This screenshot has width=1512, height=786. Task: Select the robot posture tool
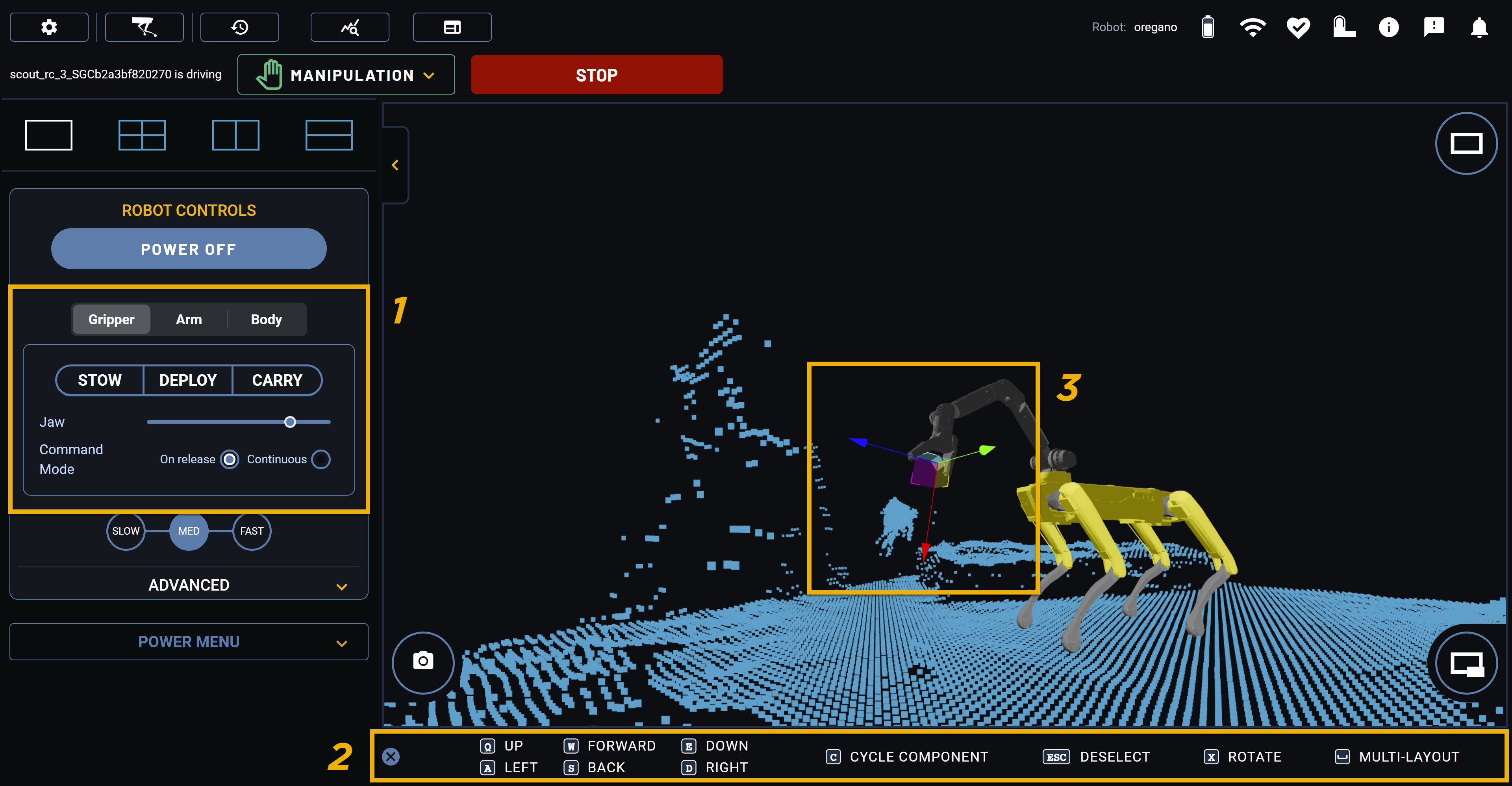click(x=144, y=26)
